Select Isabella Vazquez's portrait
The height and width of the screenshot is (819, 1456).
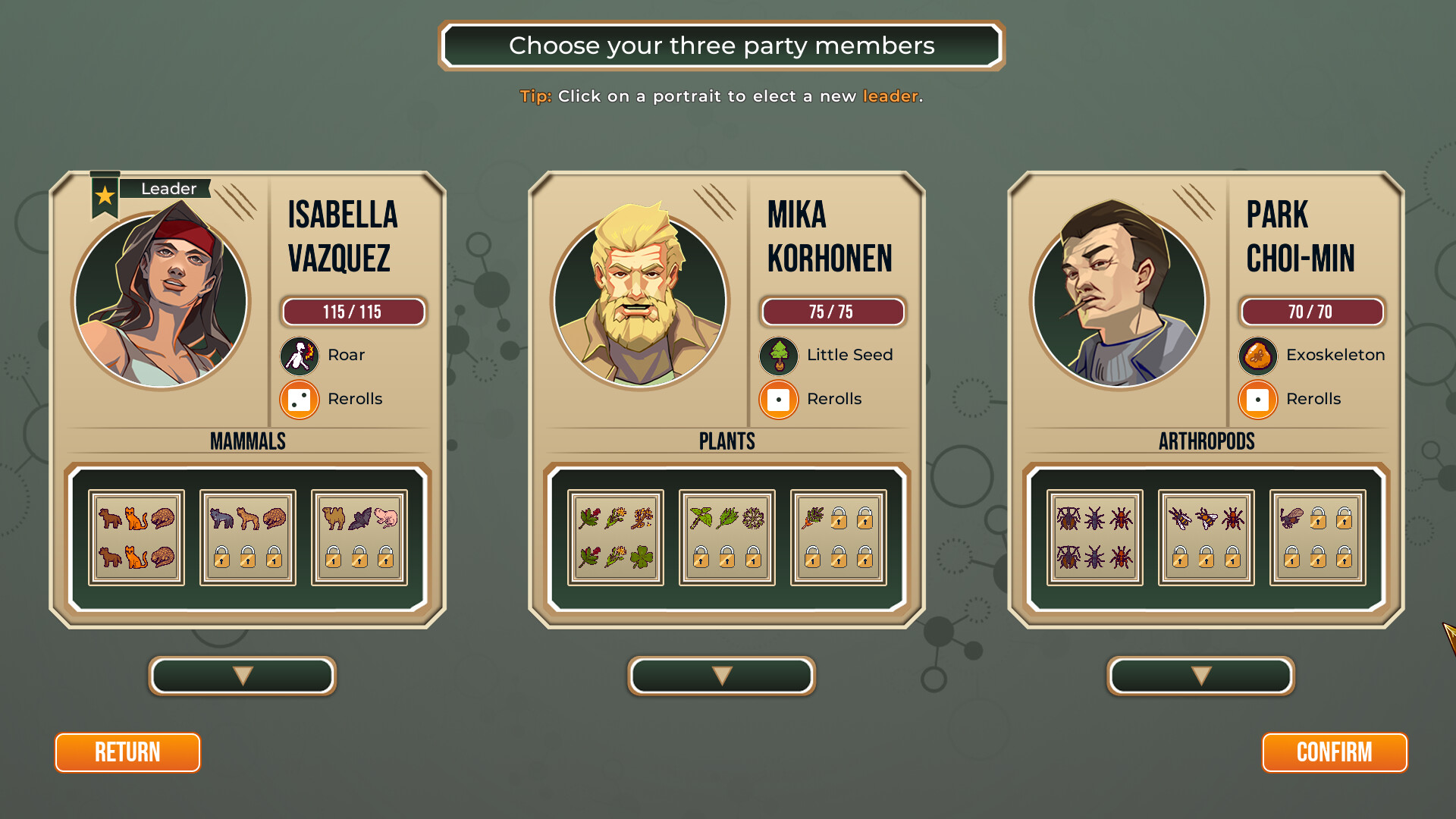pyautogui.click(x=161, y=300)
